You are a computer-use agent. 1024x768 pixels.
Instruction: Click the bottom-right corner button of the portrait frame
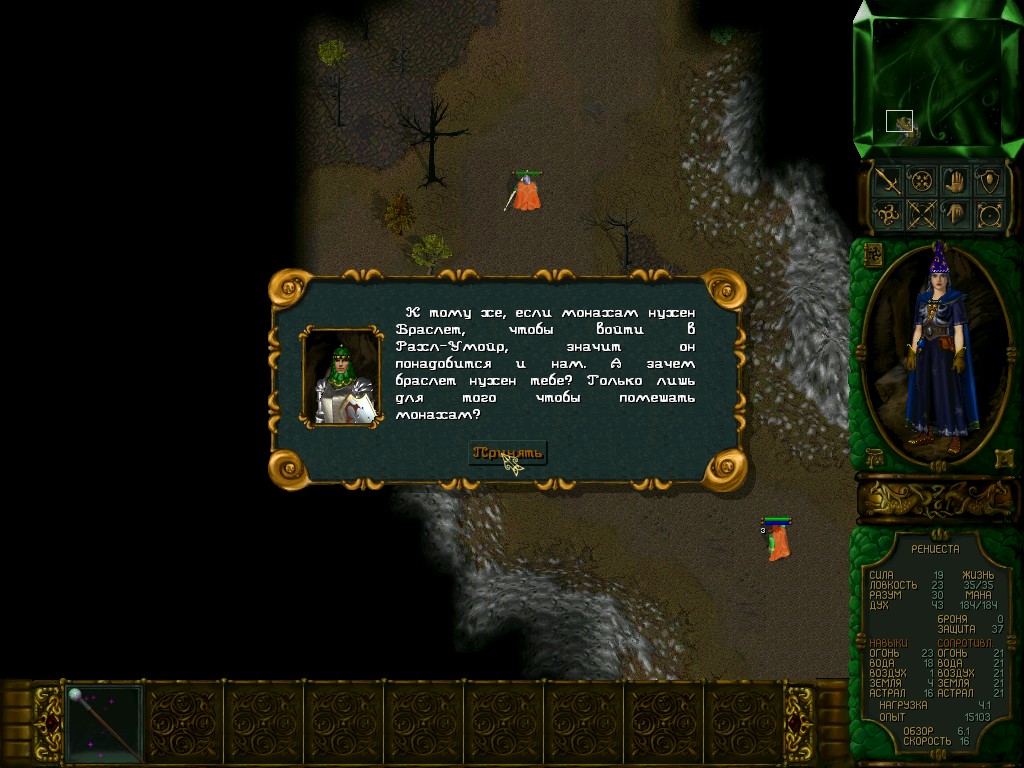[x=1004, y=456]
